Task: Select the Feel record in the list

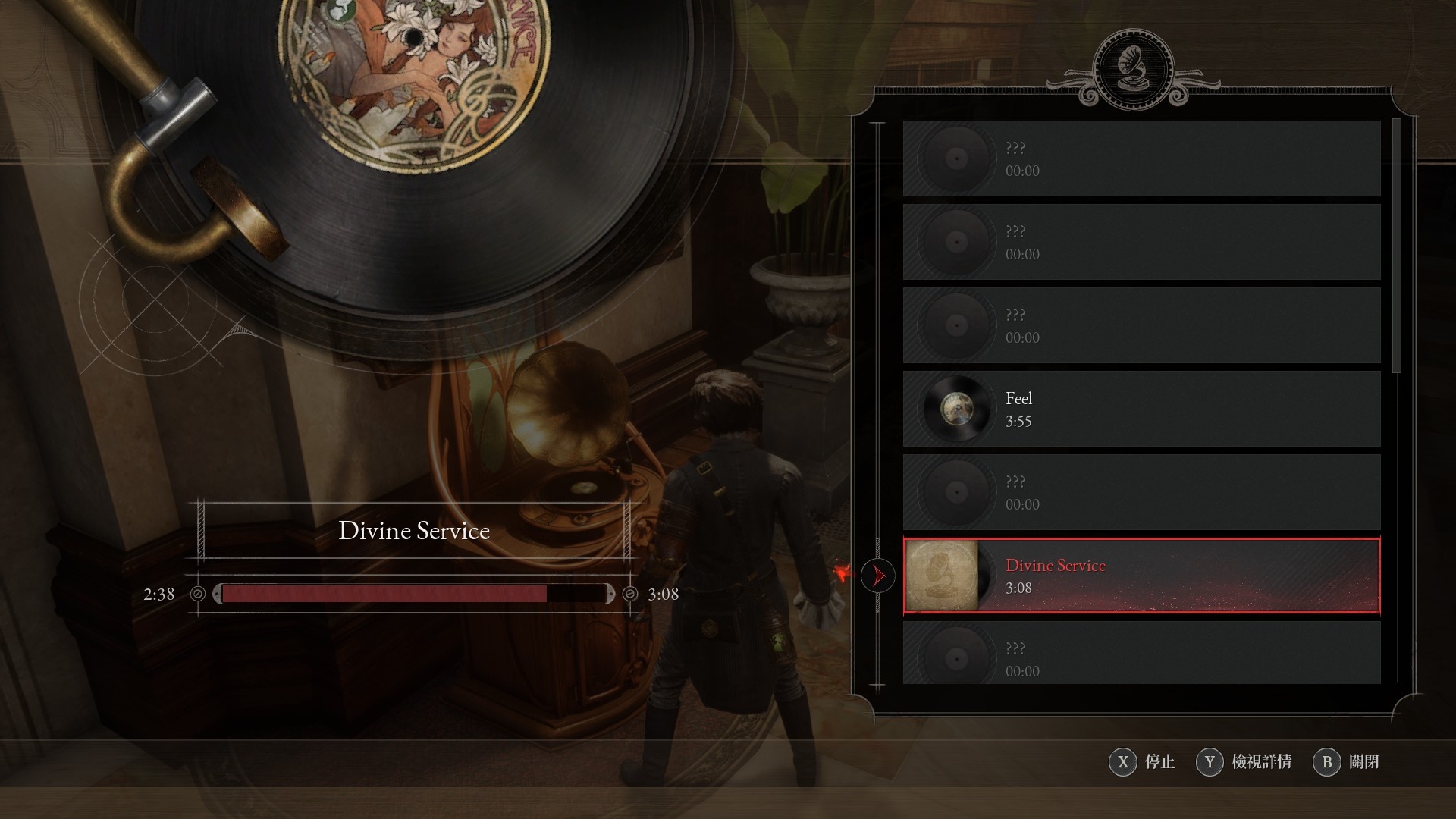Action: pyautogui.click(x=1141, y=409)
